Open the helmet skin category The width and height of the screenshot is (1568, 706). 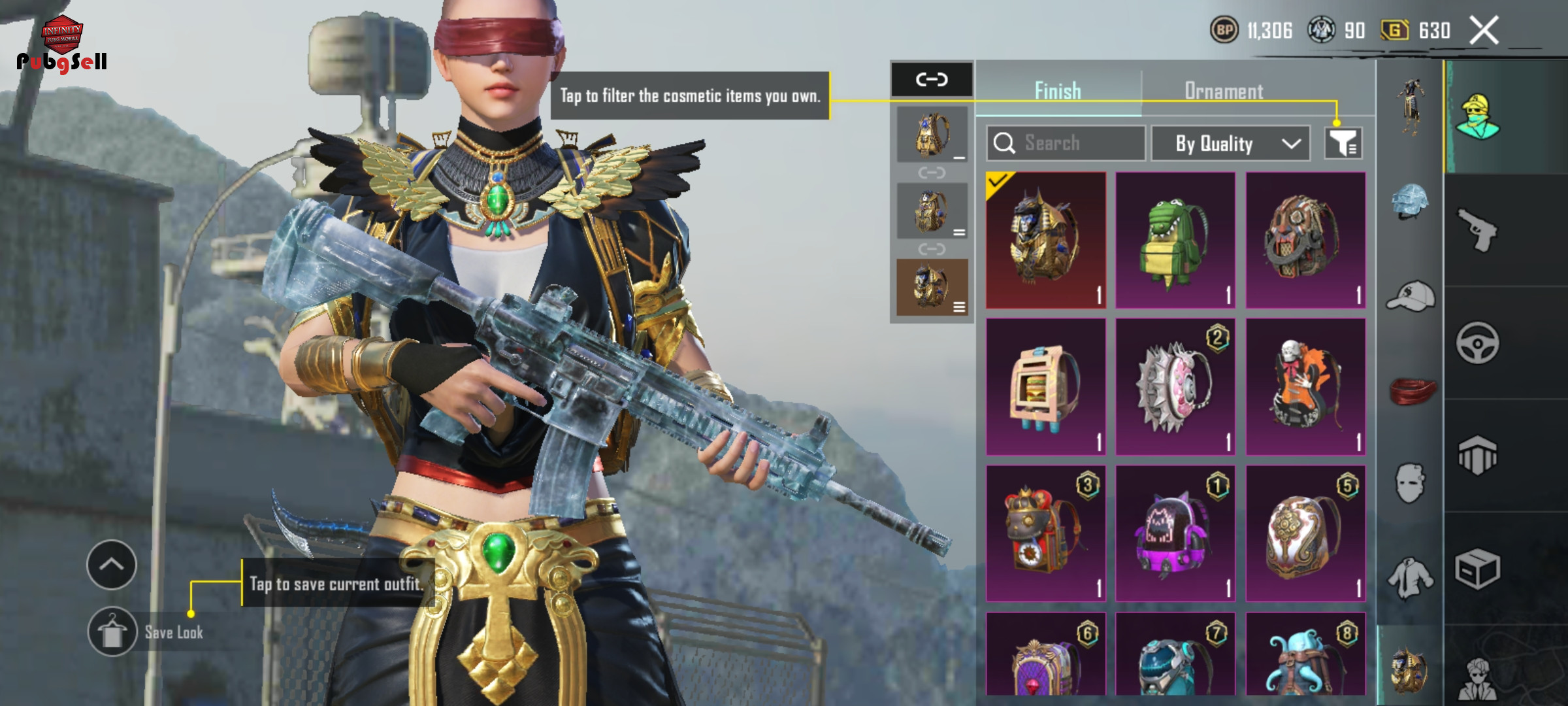tap(1410, 201)
